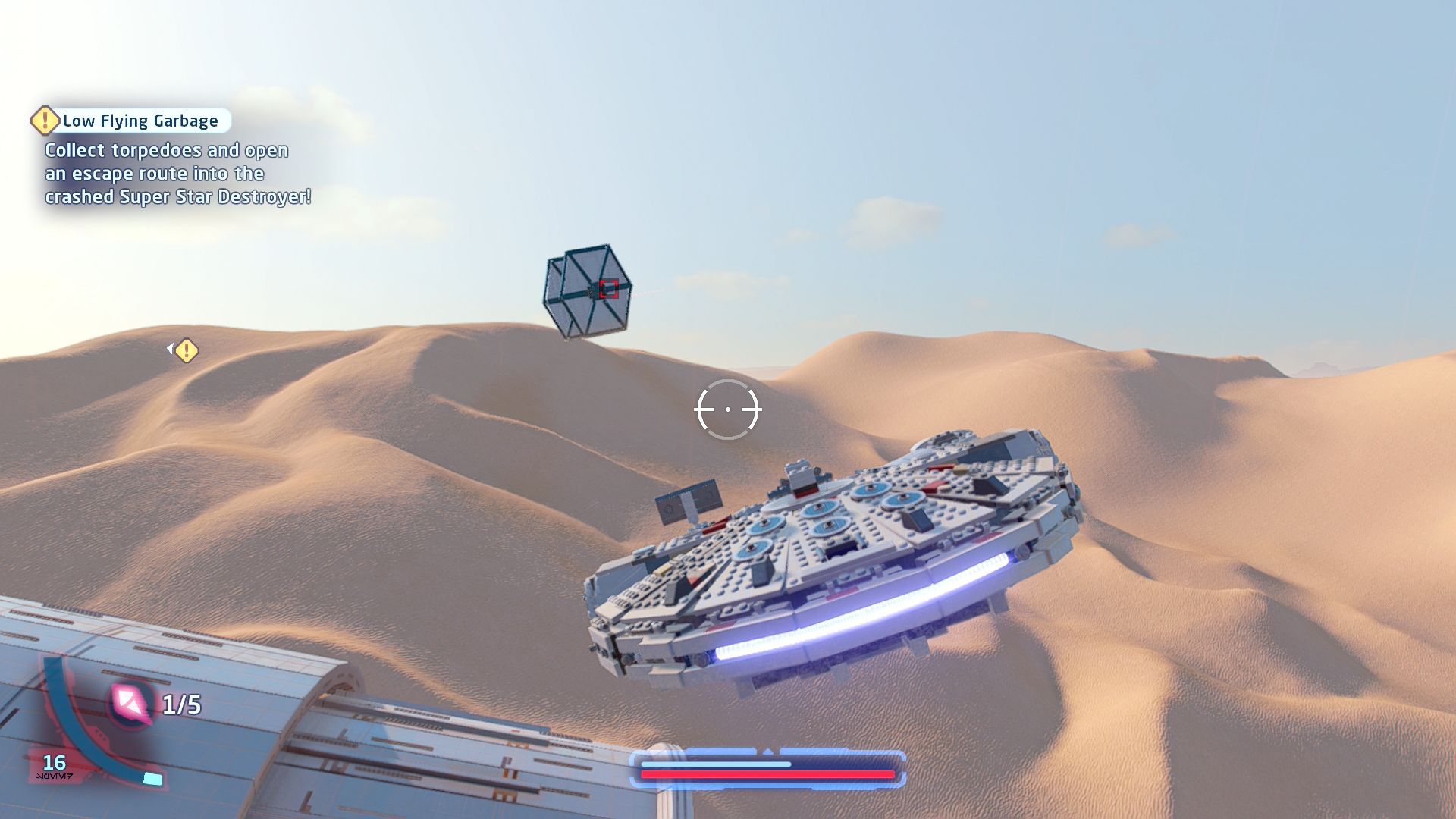This screenshot has height=819, width=1456.
Task: Select the red target lock on TIE fighter
Action: point(608,289)
